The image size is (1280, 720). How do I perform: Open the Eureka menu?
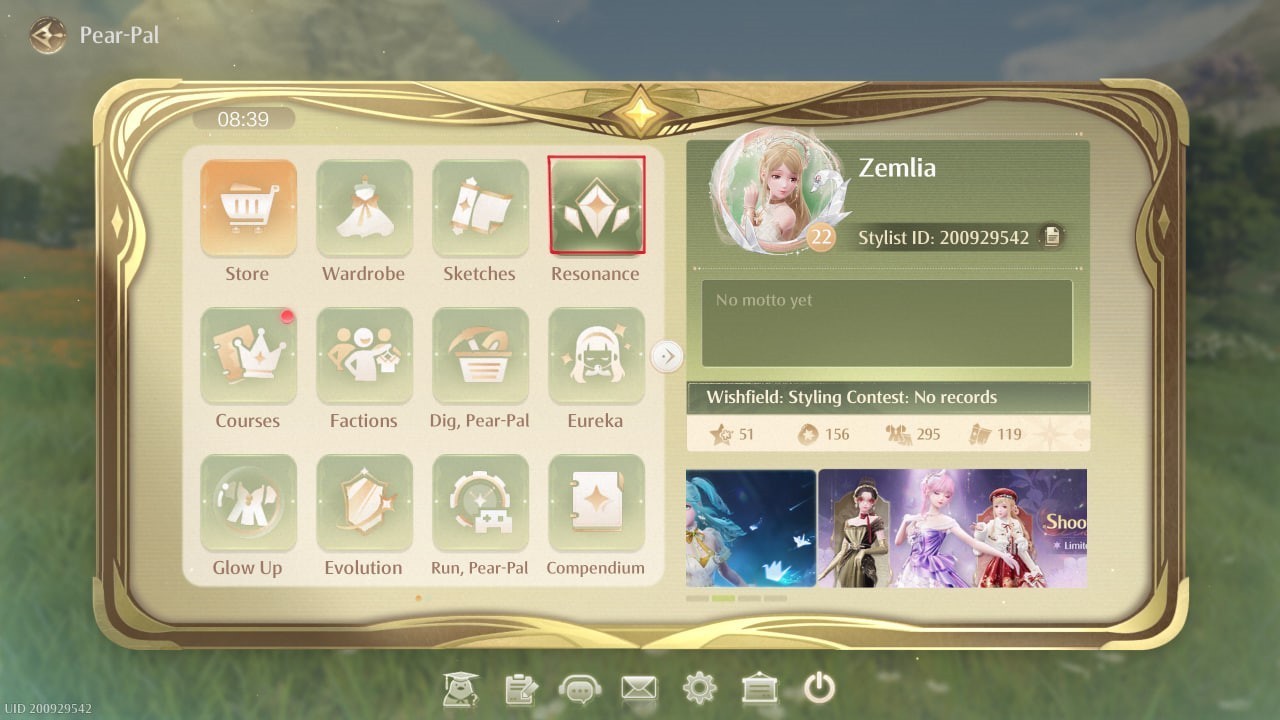click(596, 356)
